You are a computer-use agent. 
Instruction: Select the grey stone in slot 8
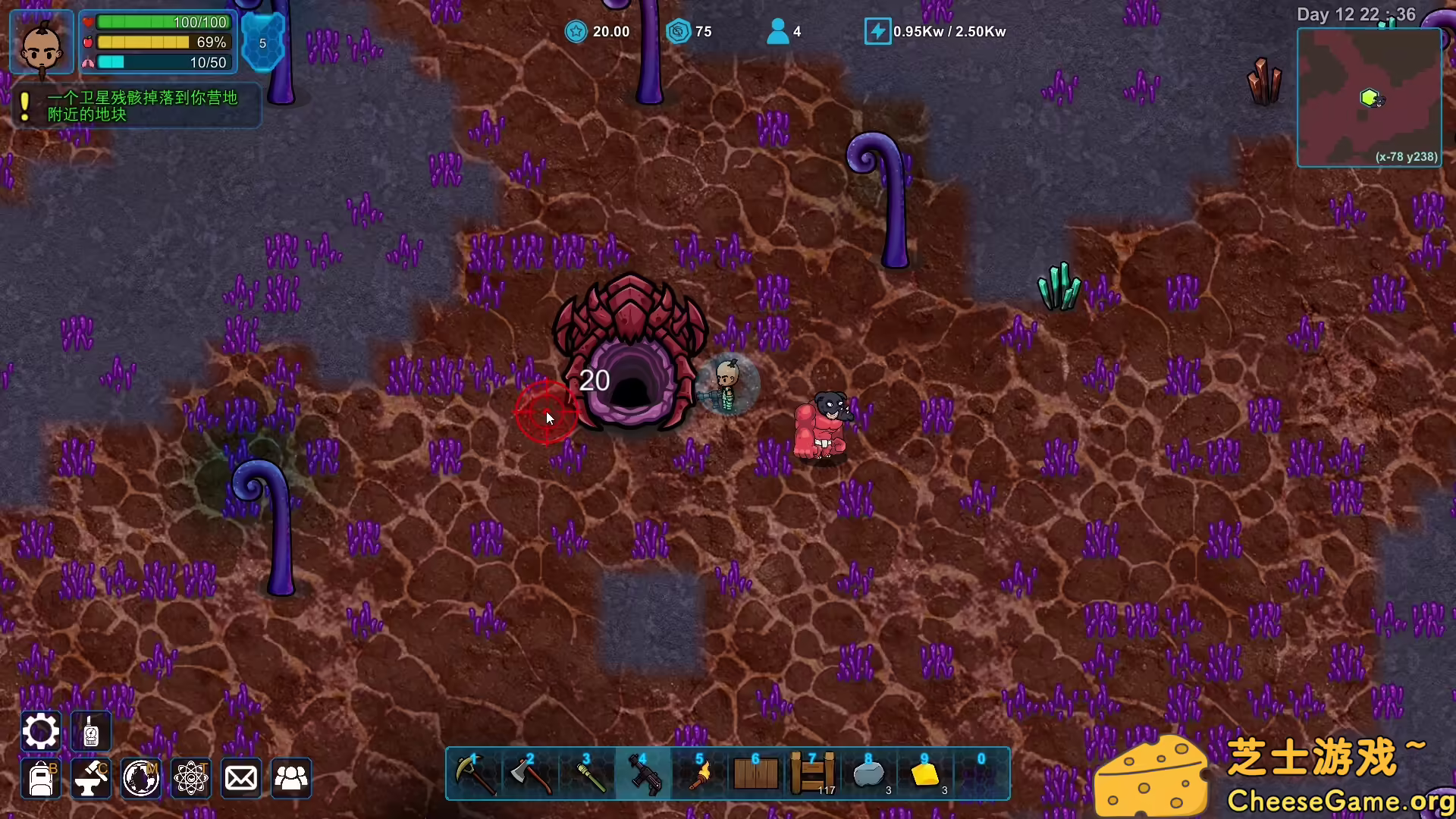pyautogui.click(x=869, y=774)
